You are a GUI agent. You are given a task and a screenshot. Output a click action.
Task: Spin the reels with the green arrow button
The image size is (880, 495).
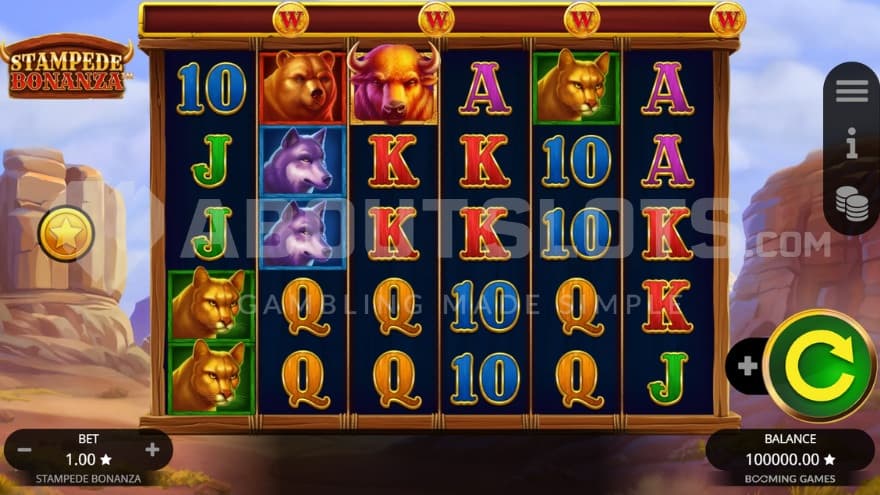pyautogui.click(x=820, y=365)
